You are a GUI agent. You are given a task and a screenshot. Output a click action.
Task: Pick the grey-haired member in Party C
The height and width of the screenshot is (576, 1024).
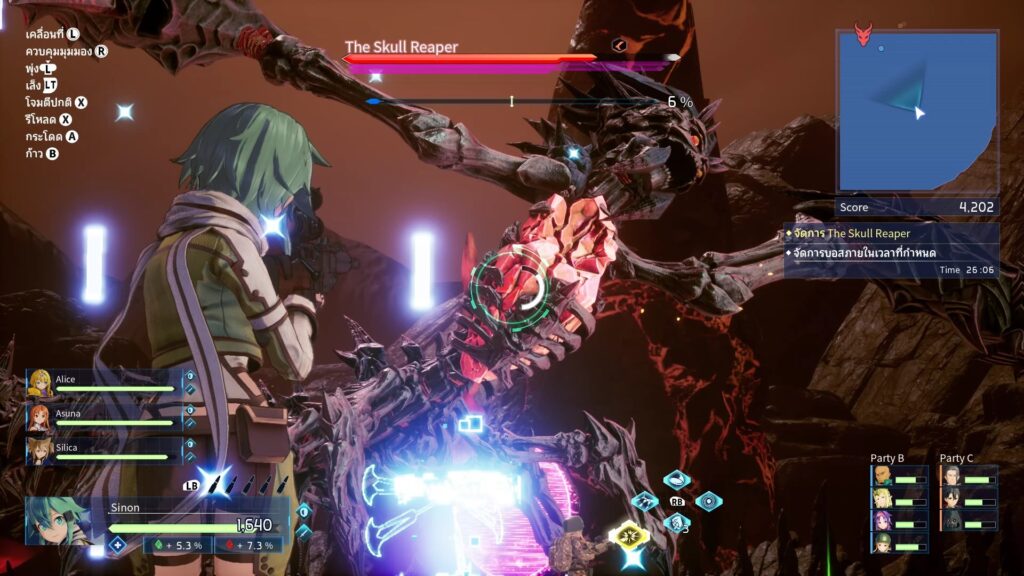(952, 476)
